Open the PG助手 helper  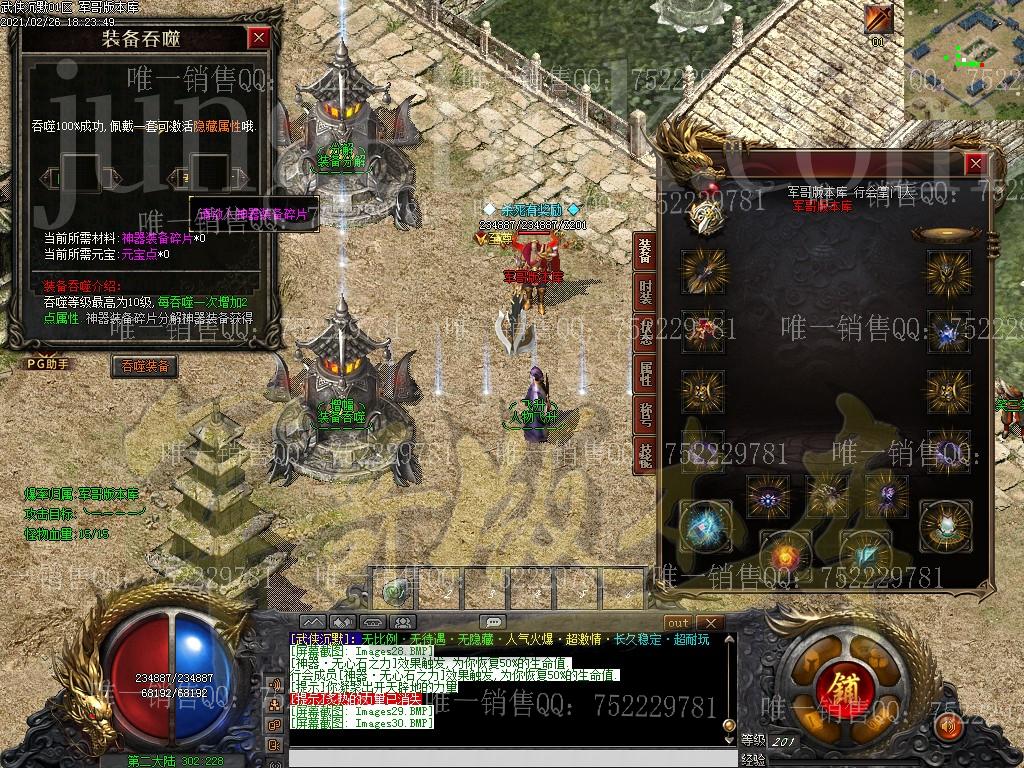click(49, 364)
